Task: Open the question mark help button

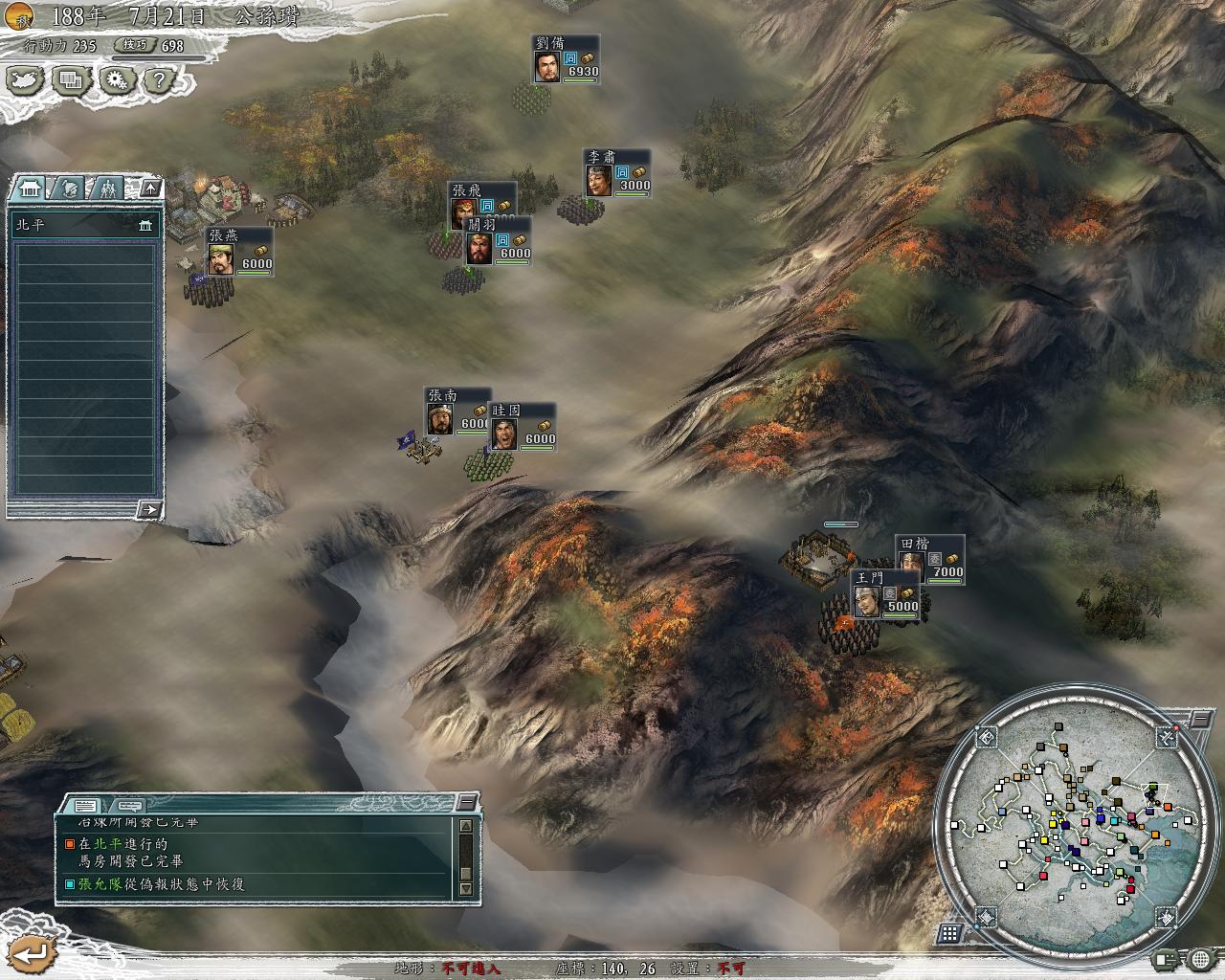Action: click(x=160, y=80)
